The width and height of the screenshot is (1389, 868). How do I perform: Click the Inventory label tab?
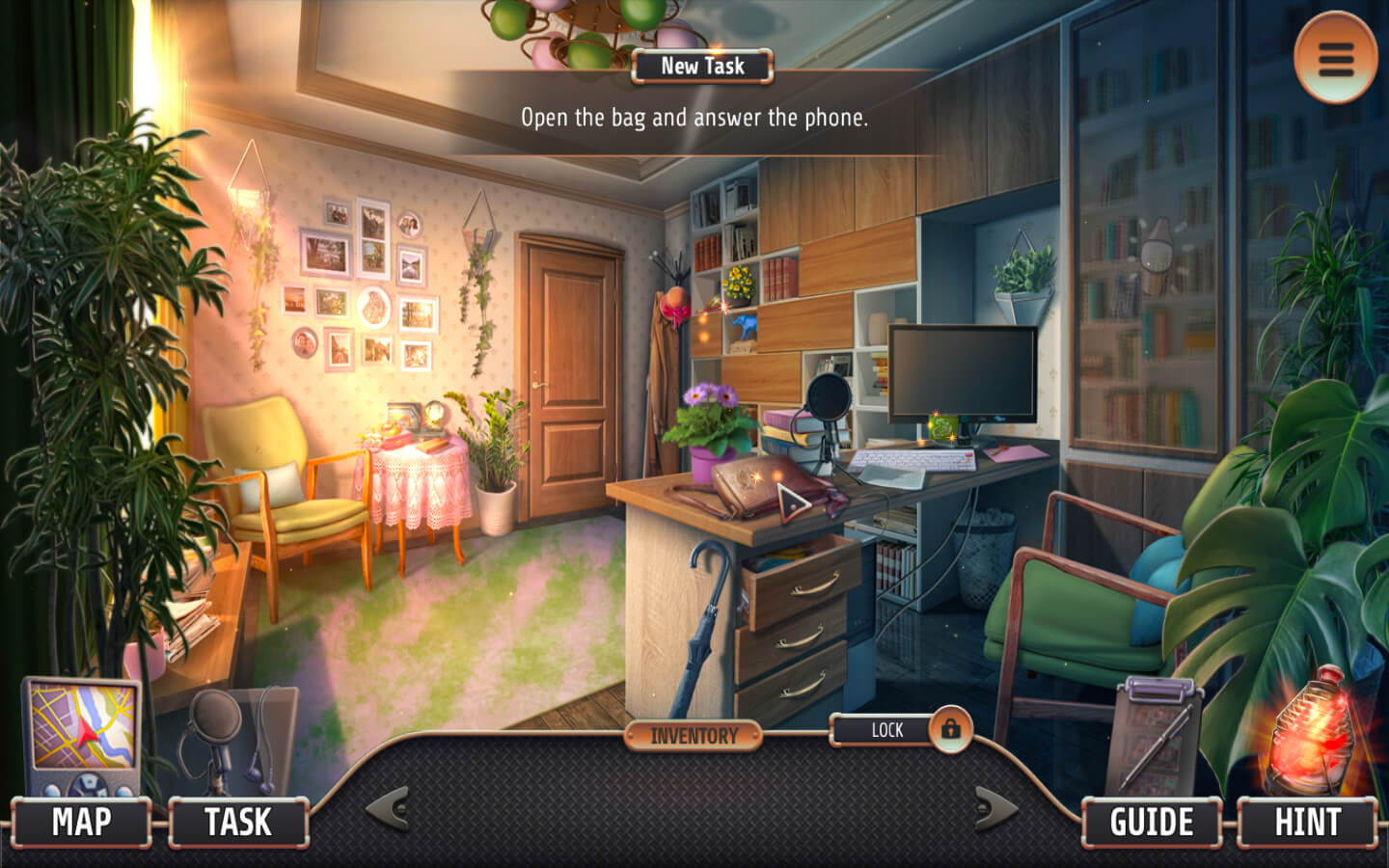click(694, 736)
